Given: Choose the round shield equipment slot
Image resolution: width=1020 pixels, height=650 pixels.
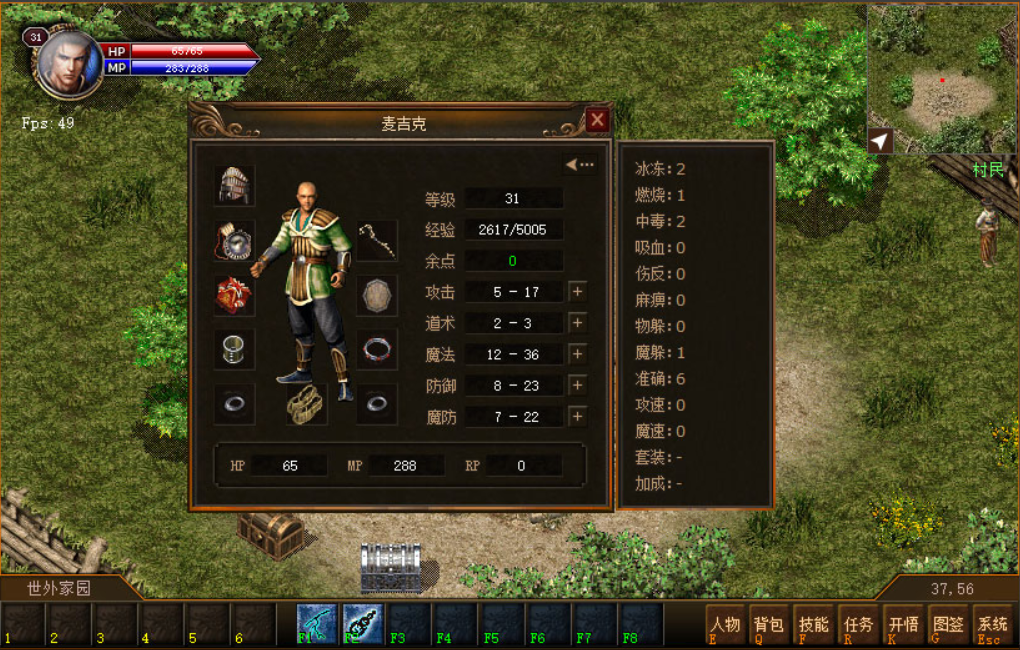Looking at the screenshot, I should pos(377,296).
